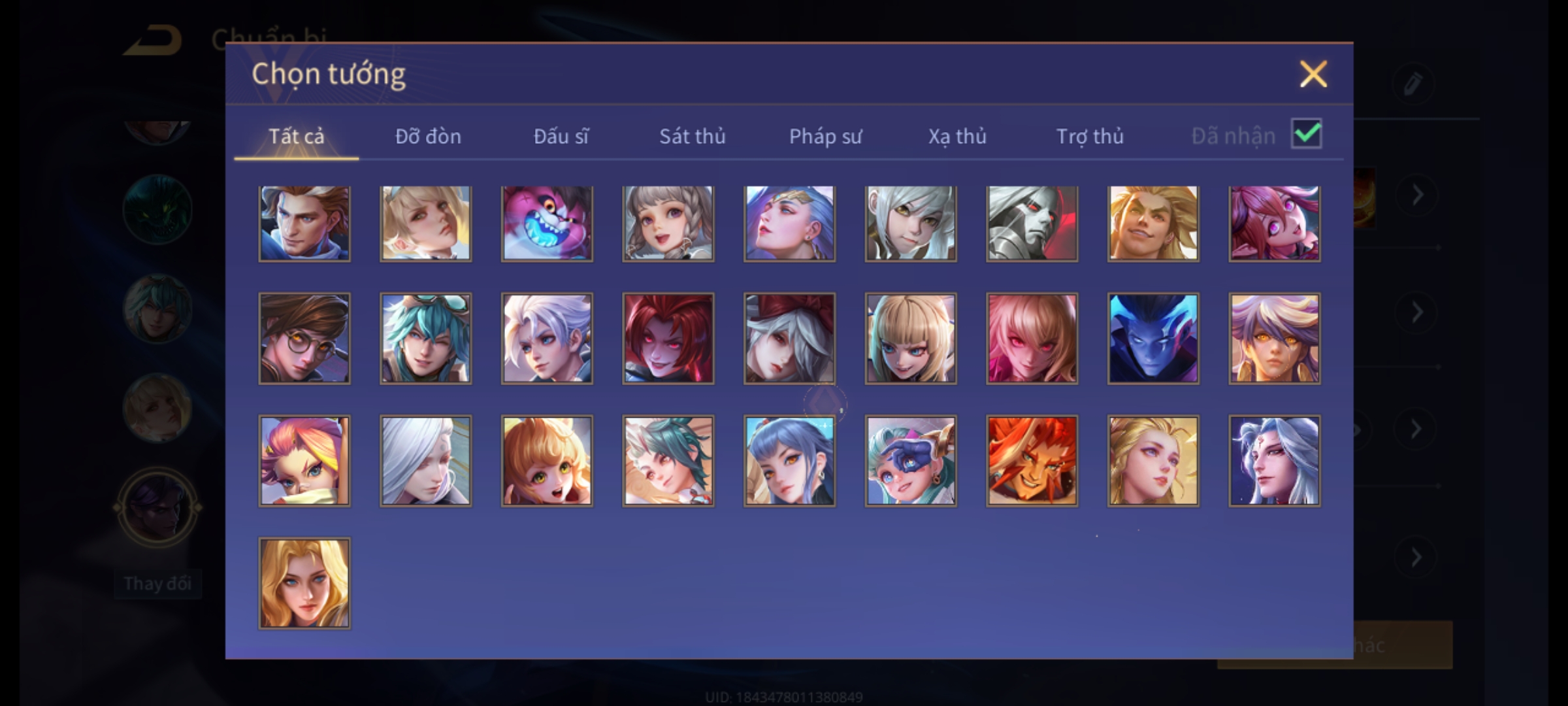Toggle the Đã nhận checkbox
This screenshot has height=706, width=1568.
coord(1306,134)
